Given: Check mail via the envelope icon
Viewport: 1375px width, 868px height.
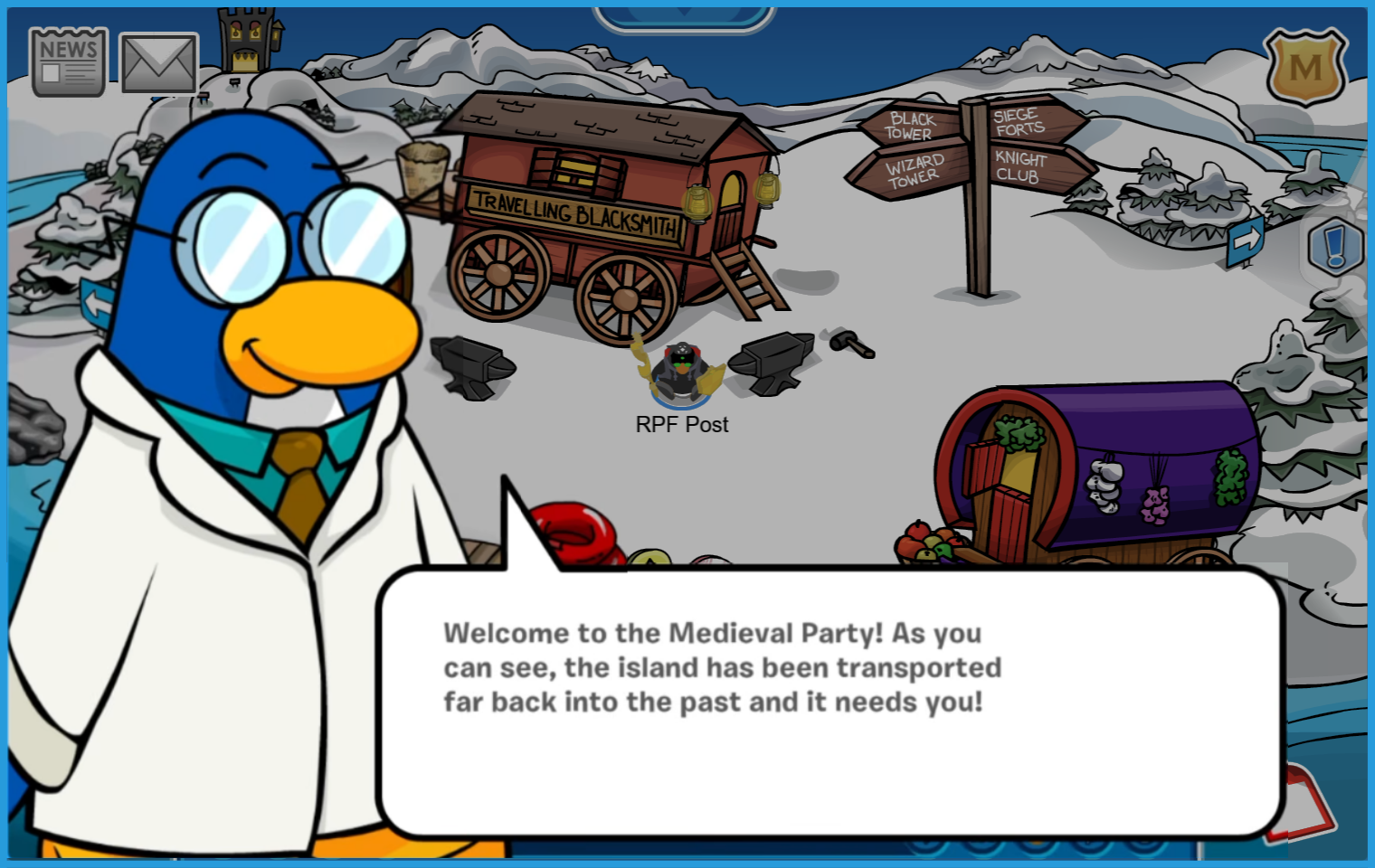Looking at the screenshot, I should coord(158,63).
